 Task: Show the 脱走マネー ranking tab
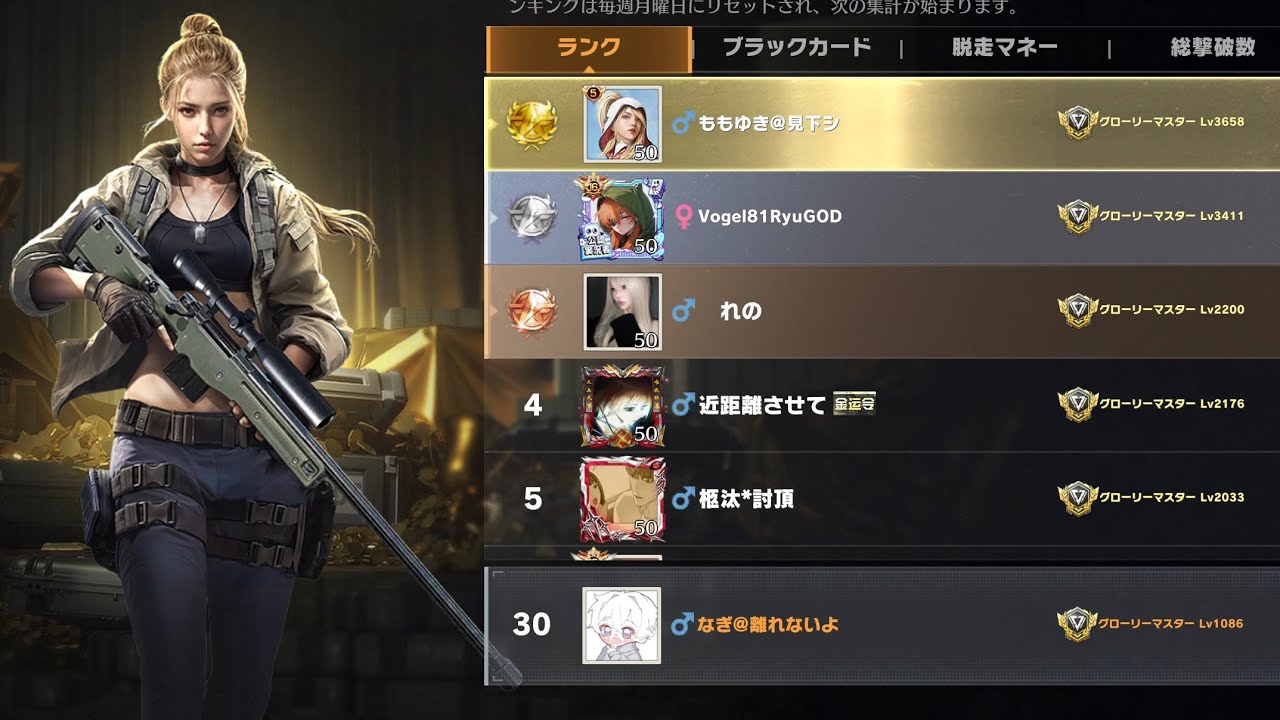(1004, 48)
